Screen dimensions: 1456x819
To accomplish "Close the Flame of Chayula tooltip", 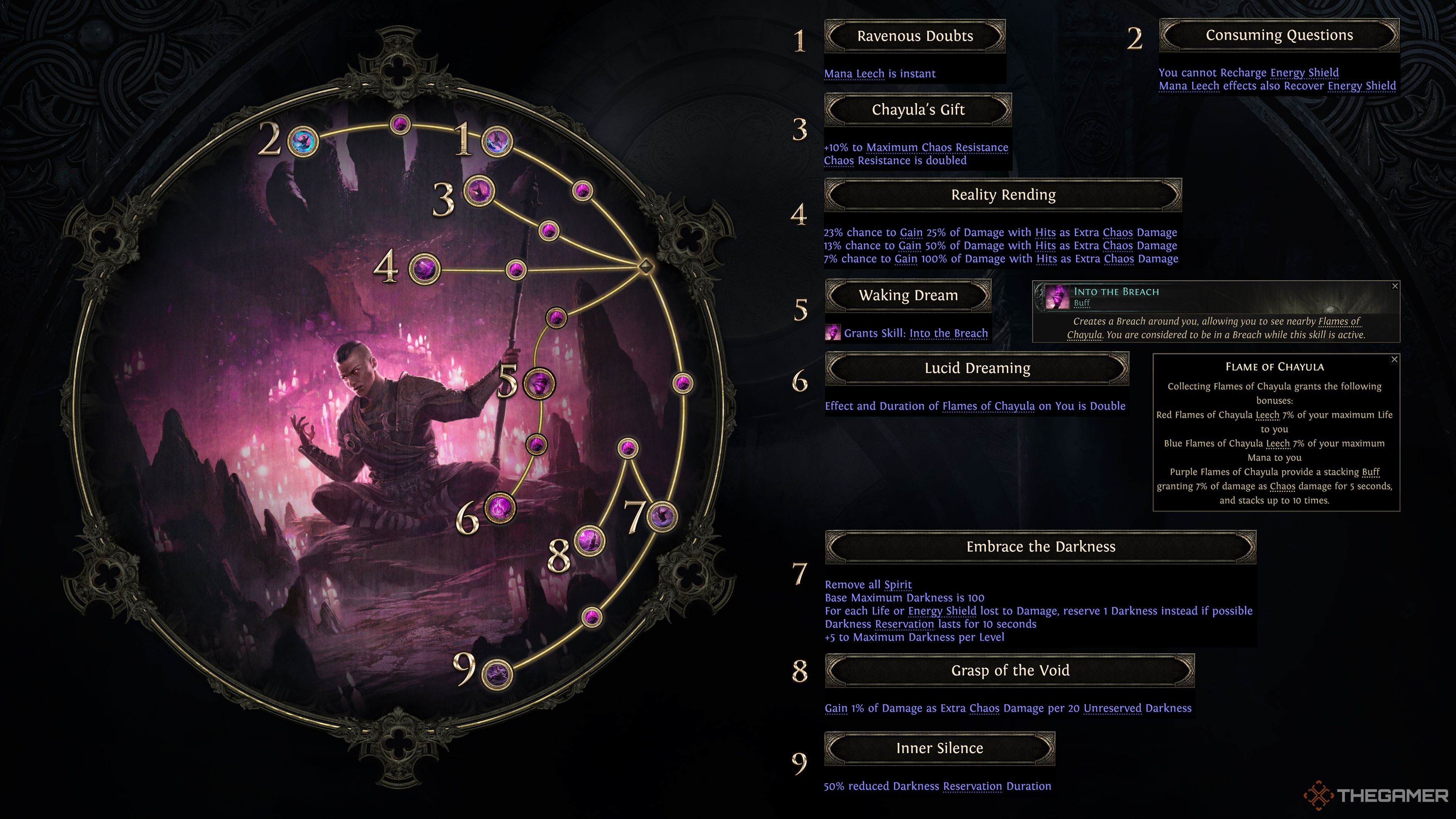I will coord(1394,359).
